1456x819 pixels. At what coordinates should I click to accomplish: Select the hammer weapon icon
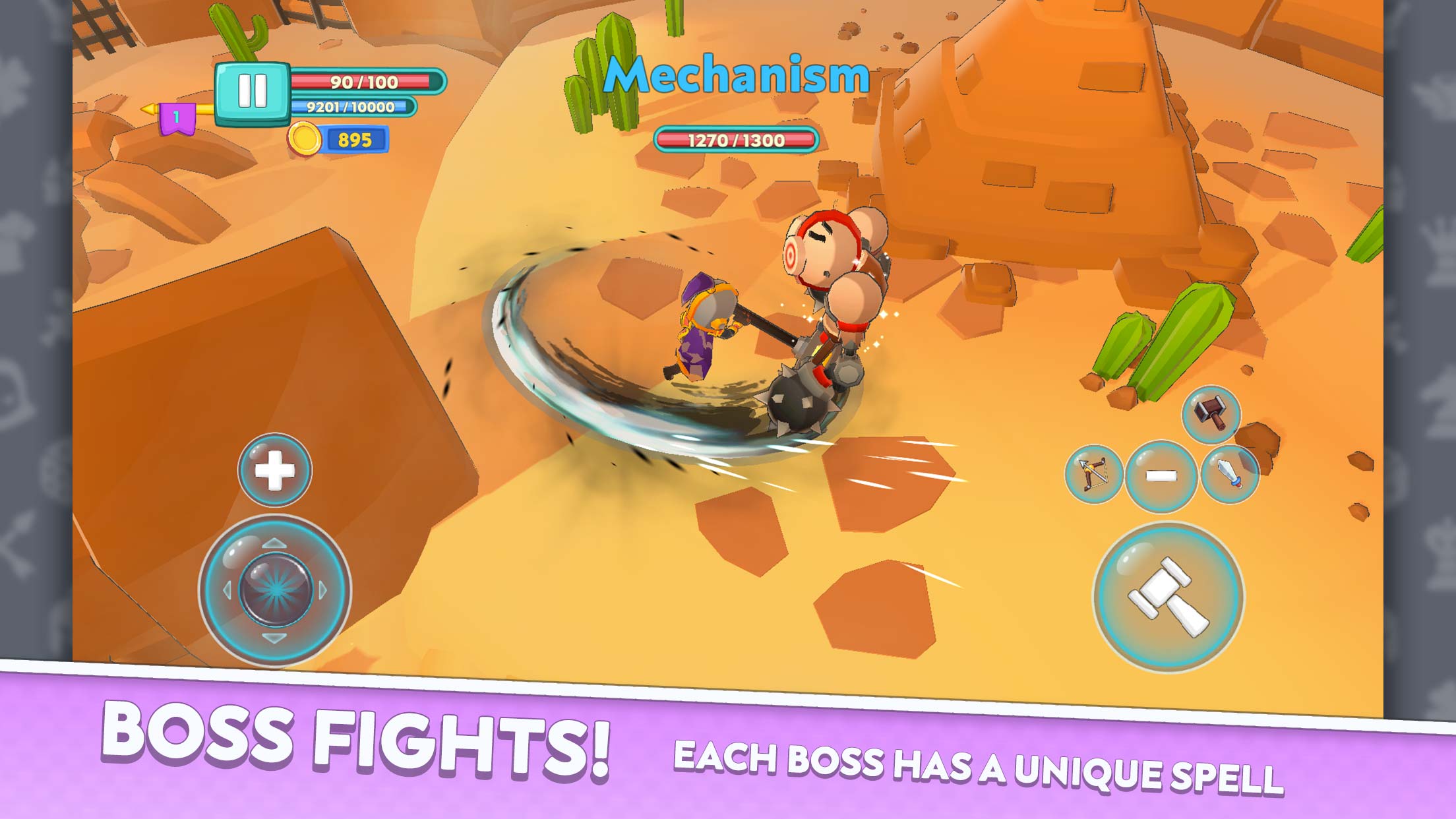tap(1211, 414)
